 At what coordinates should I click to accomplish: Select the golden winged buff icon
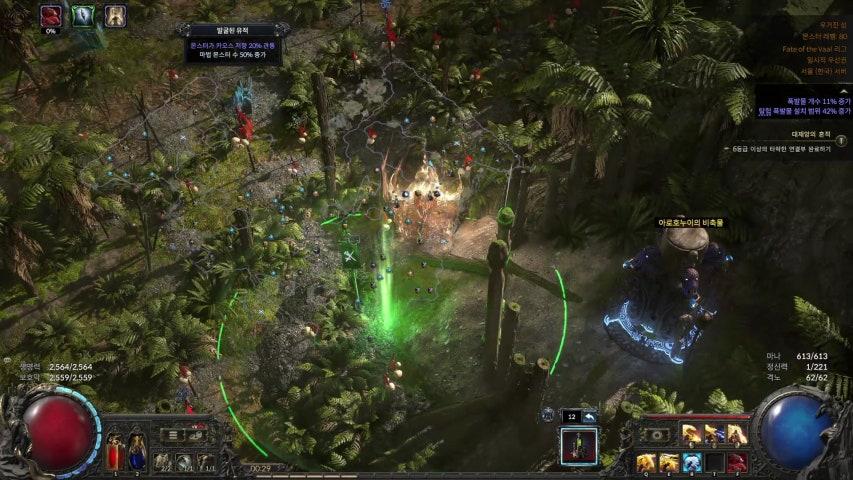(x=115, y=15)
